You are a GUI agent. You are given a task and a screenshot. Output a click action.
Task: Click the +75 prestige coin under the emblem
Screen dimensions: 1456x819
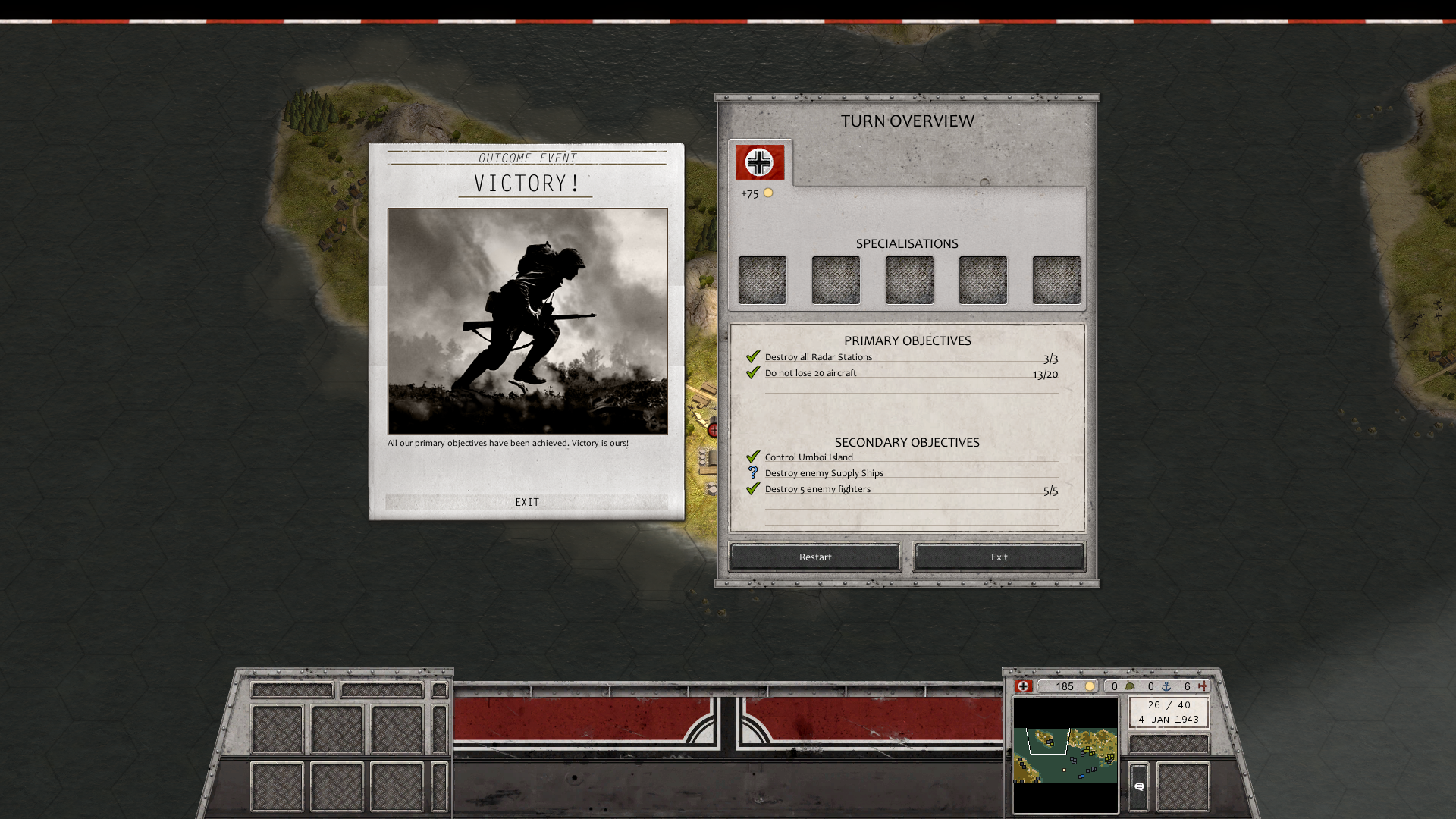coord(769,193)
